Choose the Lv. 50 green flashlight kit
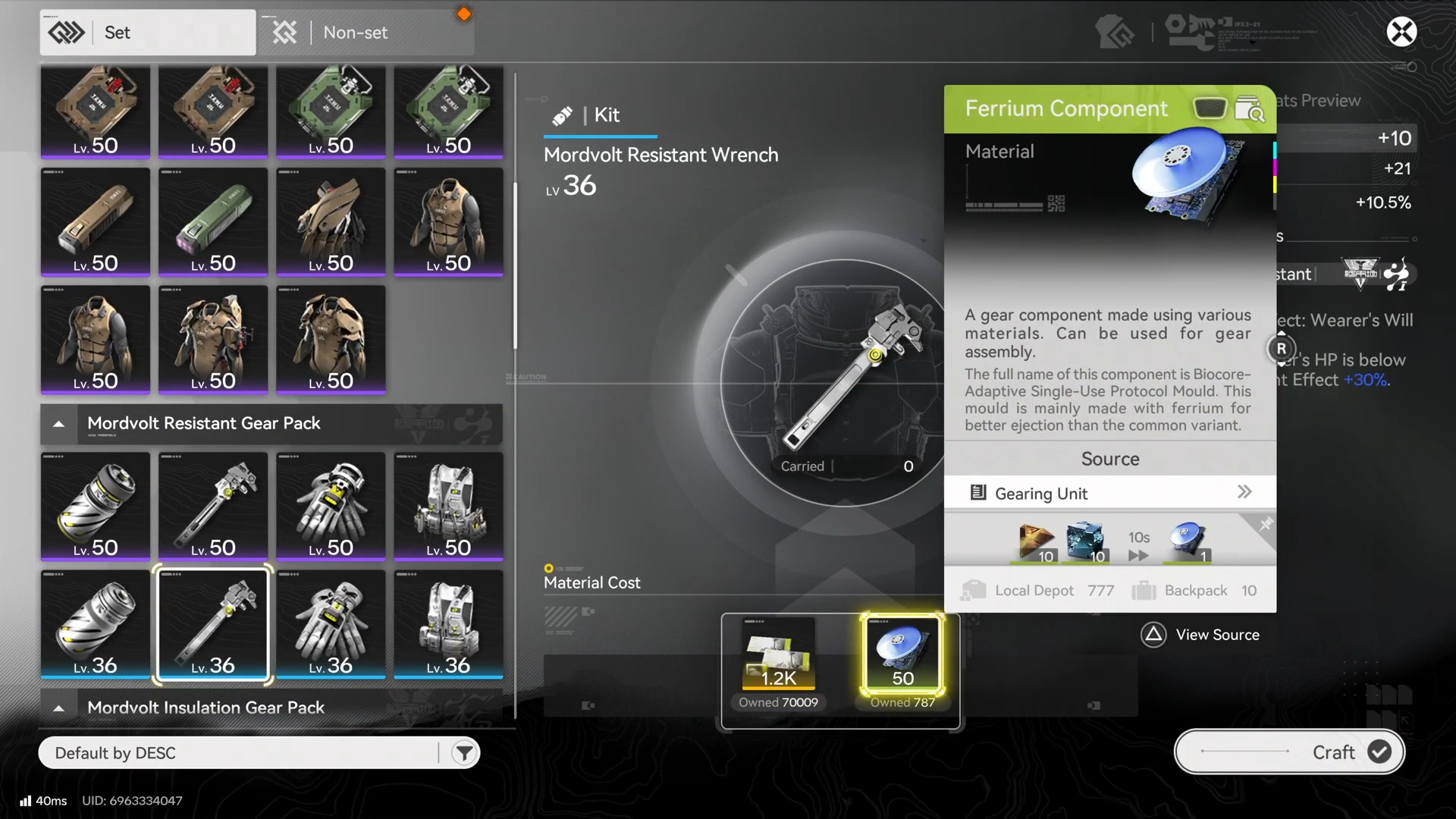1456x819 pixels. click(x=213, y=221)
